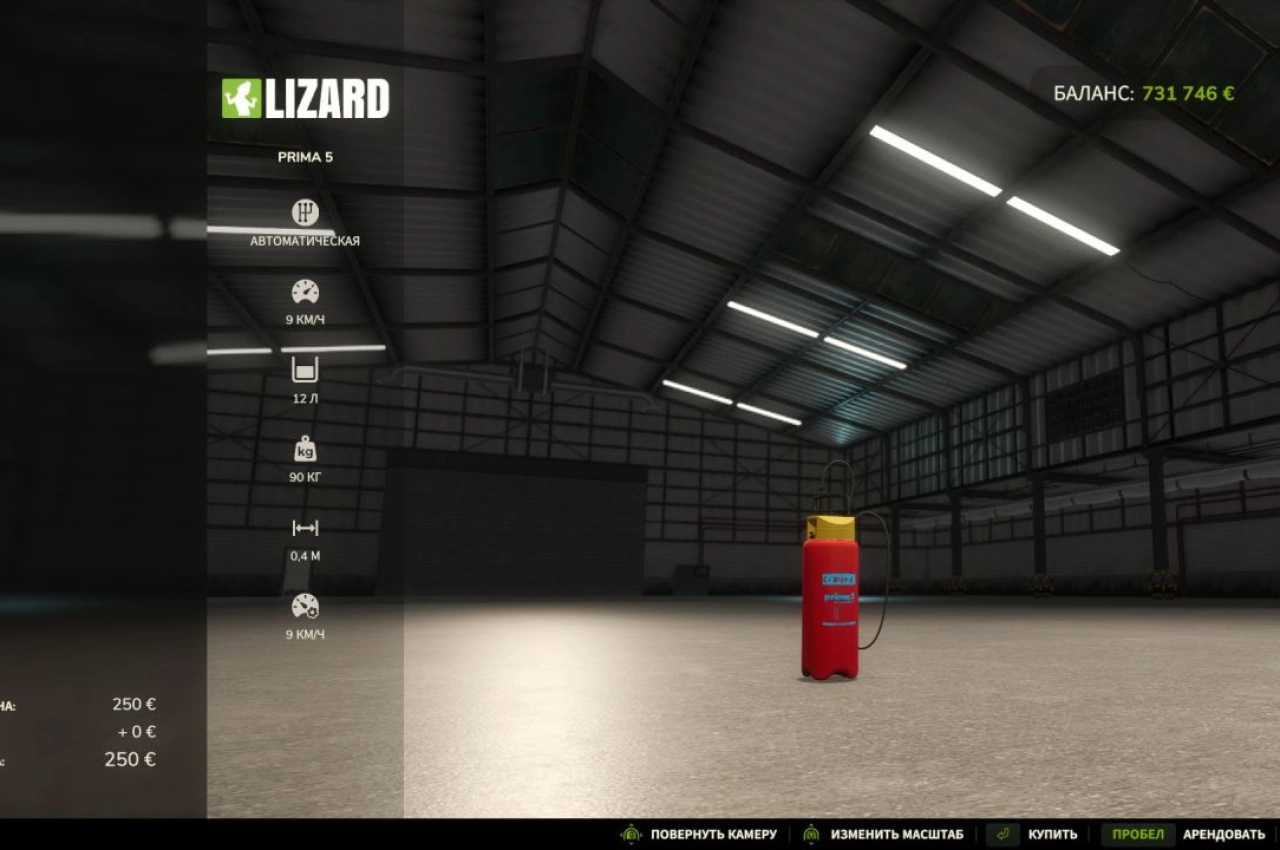Click the total price 250 € value
This screenshot has height=850, width=1280.
coord(131,759)
